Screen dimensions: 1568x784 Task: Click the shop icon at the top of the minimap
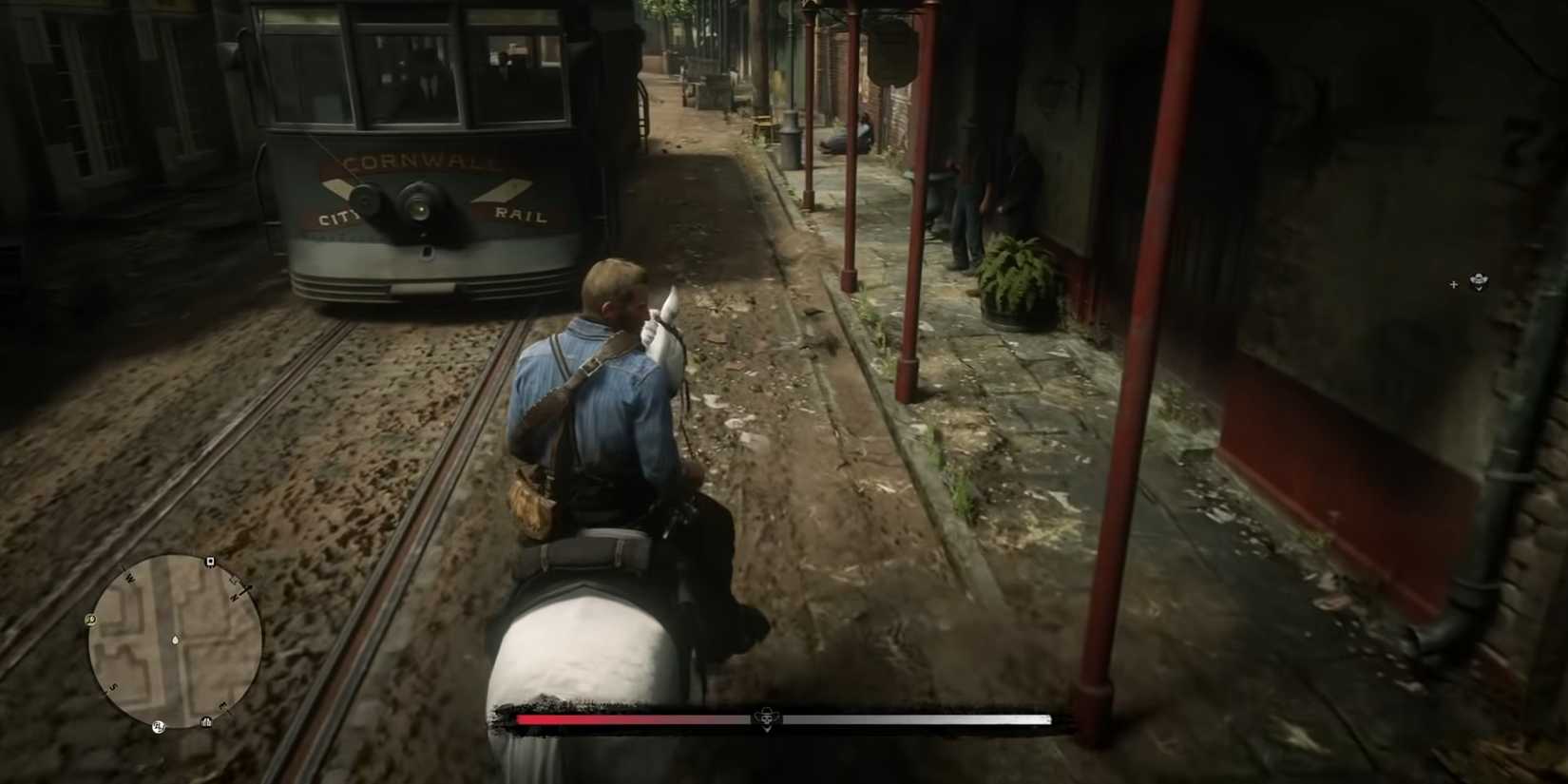[209, 561]
